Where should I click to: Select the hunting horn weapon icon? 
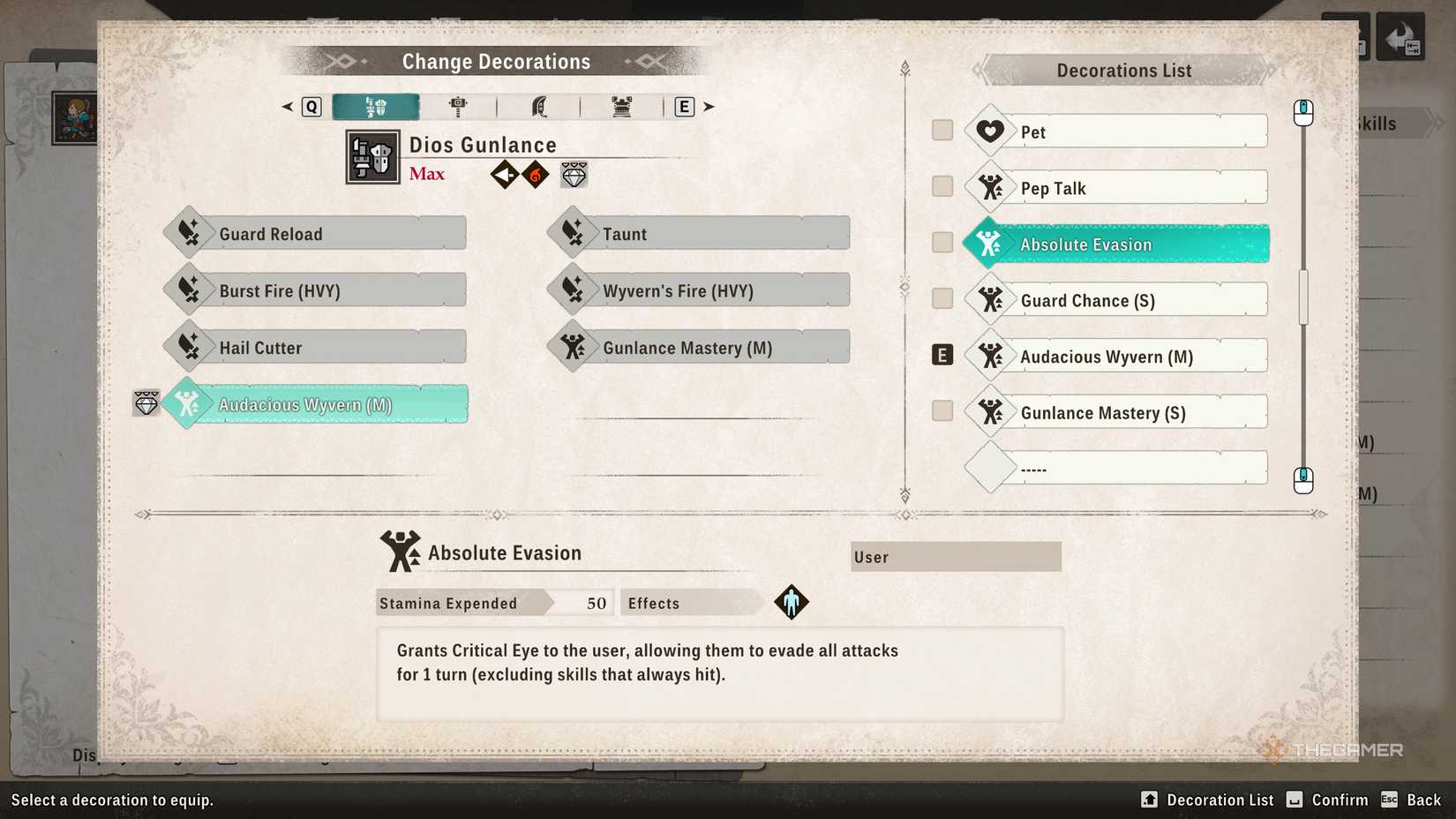point(622,106)
